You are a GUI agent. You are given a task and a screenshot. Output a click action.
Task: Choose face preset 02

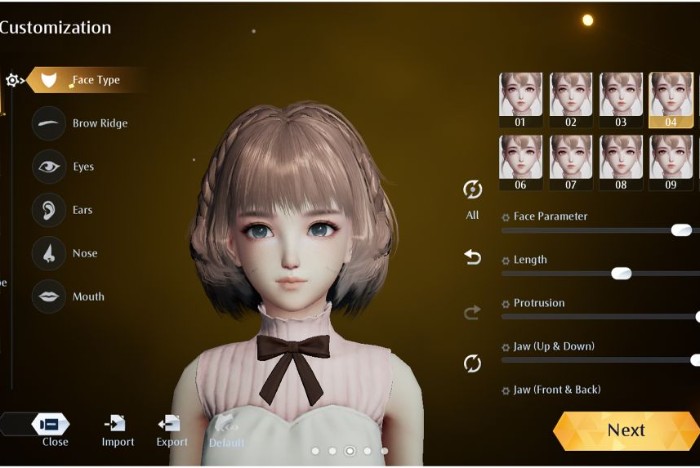point(571,99)
